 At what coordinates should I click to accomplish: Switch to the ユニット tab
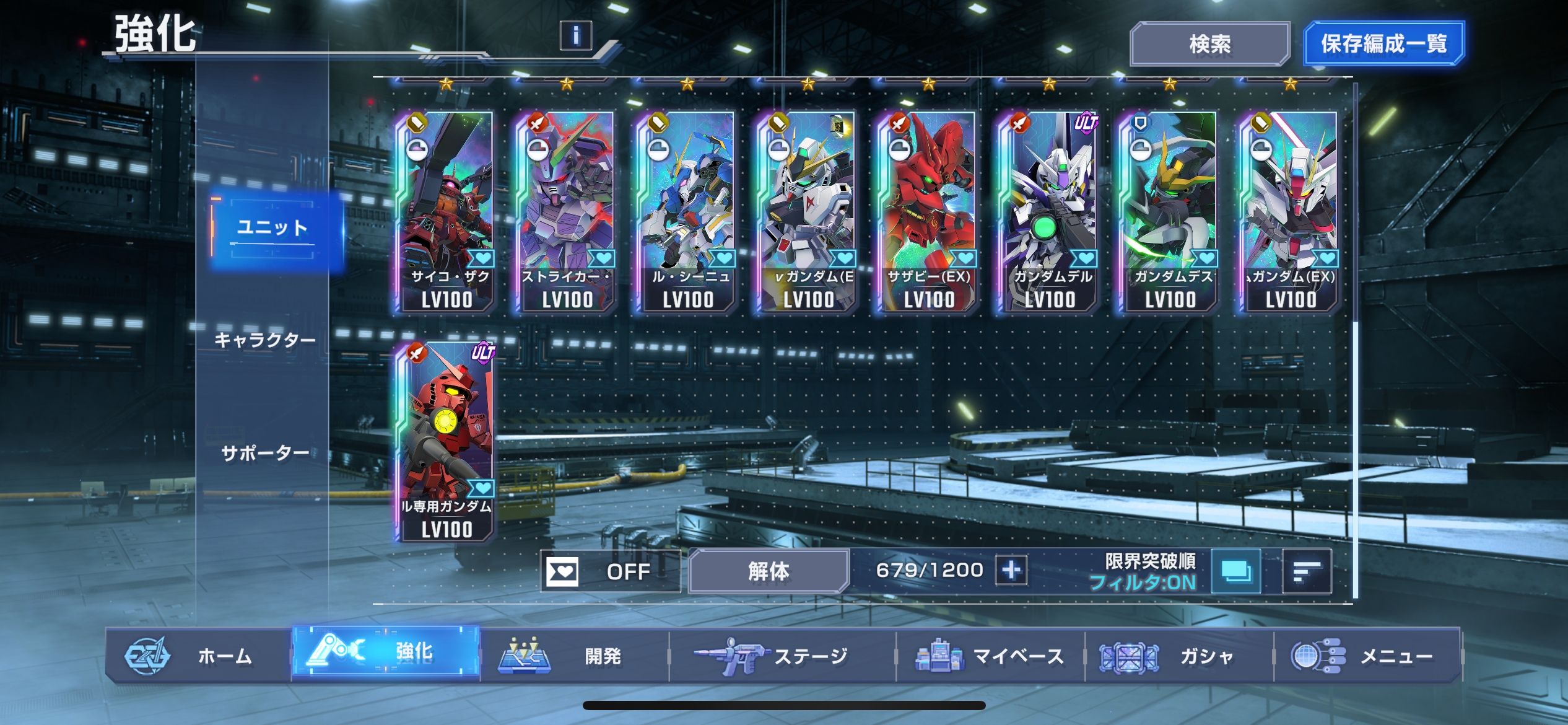272,228
